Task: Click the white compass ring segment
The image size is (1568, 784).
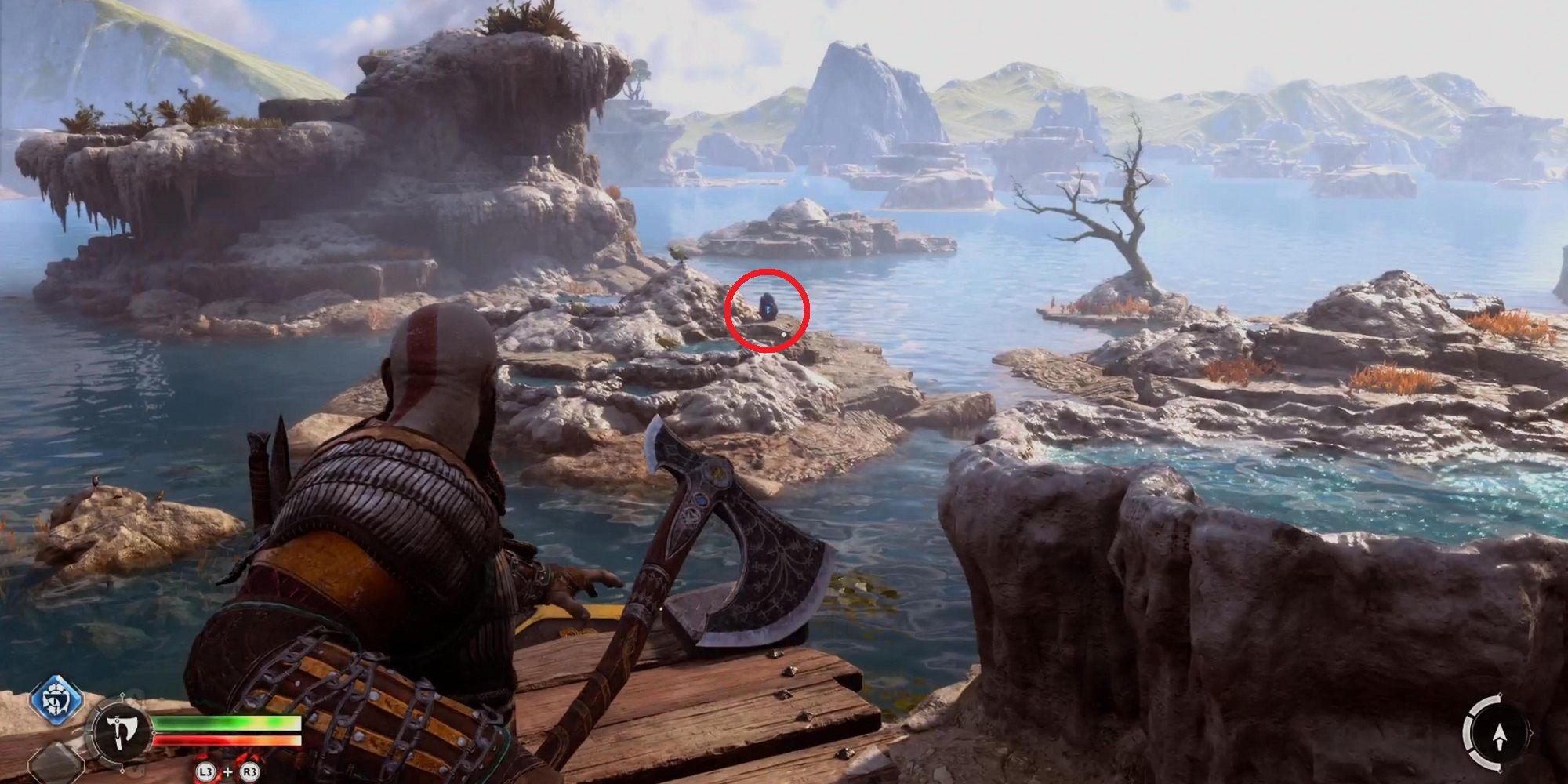Action: pyautogui.click(x=1468, y=732)
